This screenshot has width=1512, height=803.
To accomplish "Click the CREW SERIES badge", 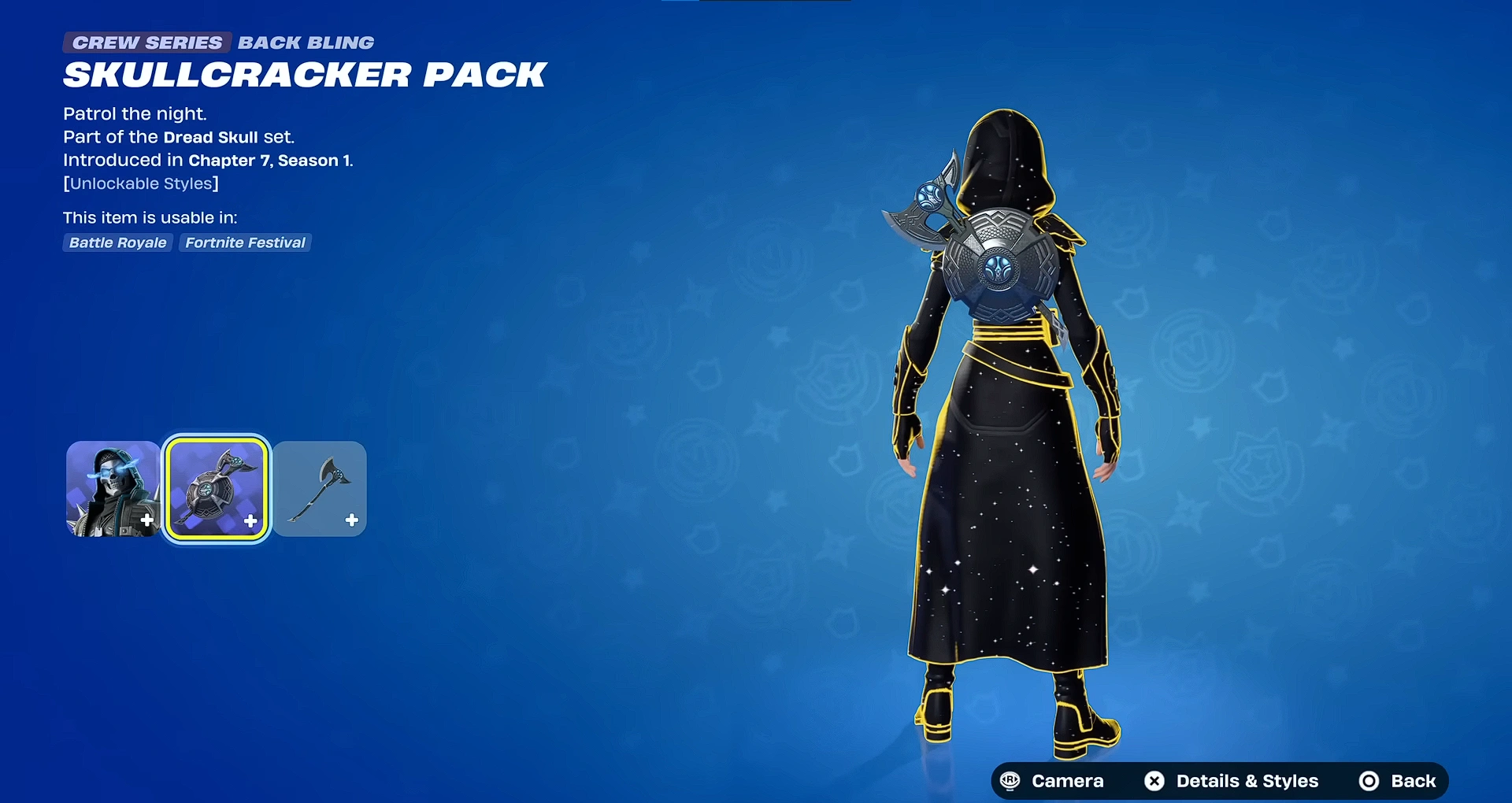I will [x=146, y=43].
